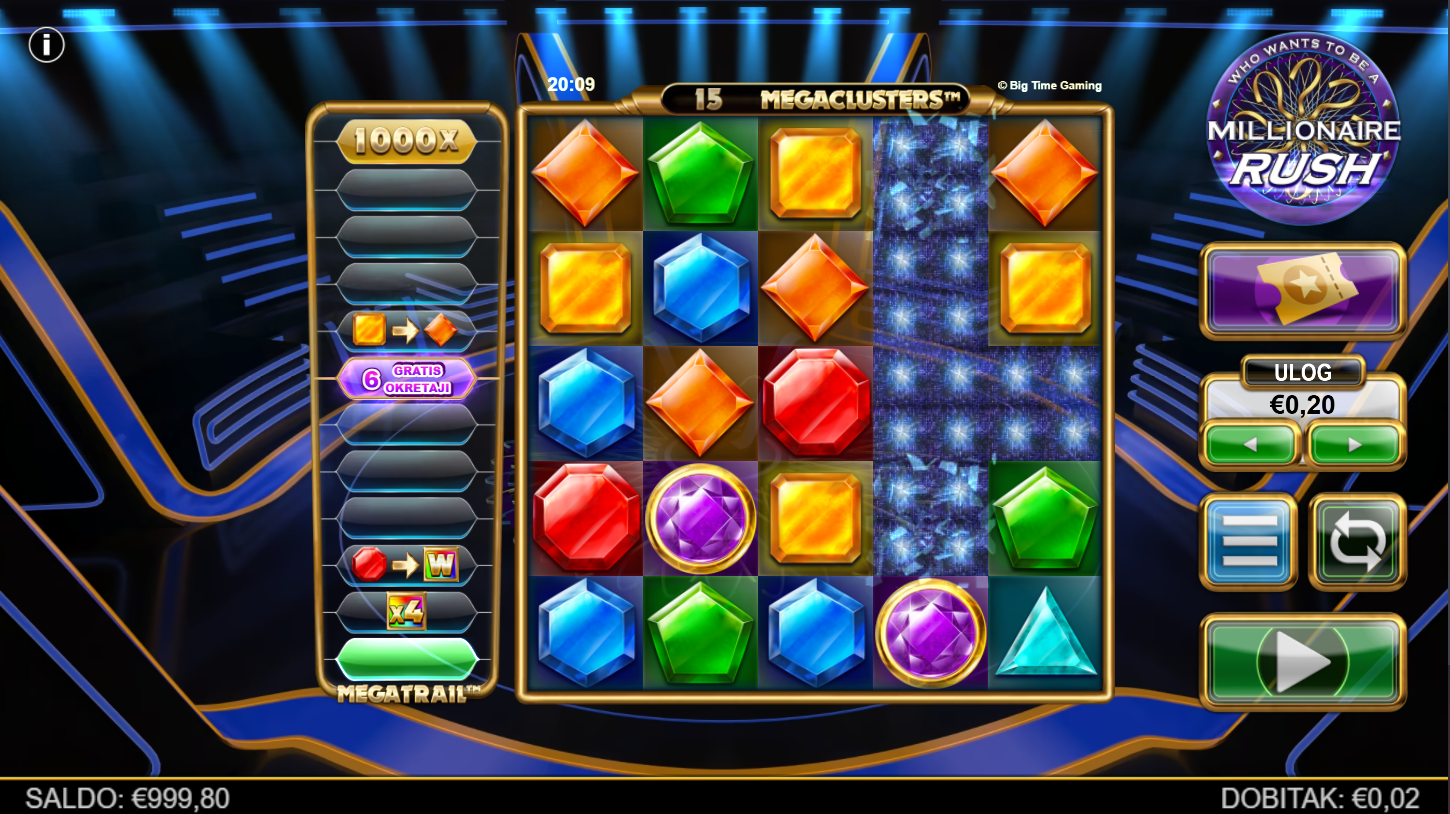Decrease the bet amount
The image size is (1450, 814).
(1251, 444)
